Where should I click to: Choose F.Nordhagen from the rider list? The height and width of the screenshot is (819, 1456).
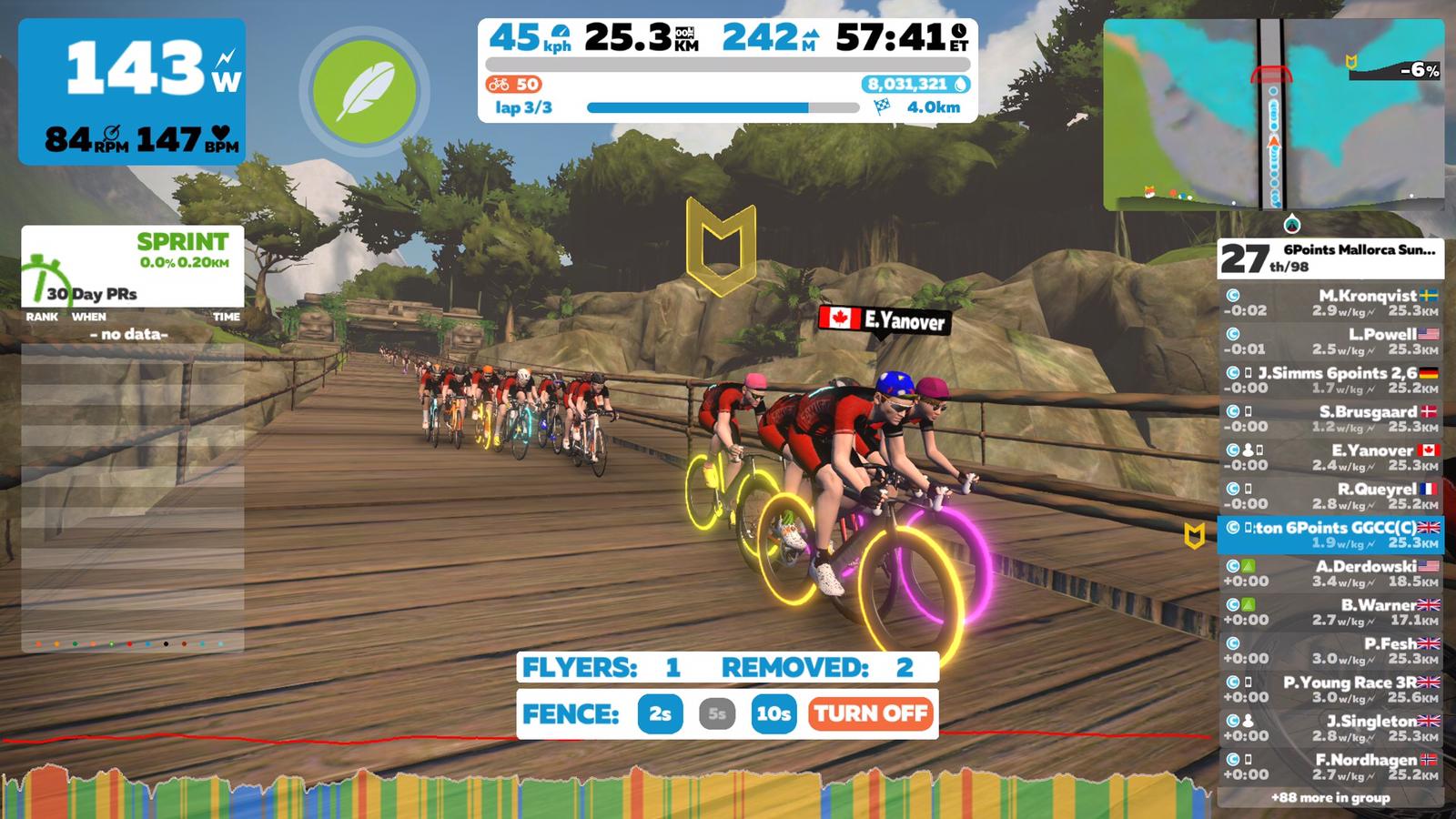[x=1330, y=766]
